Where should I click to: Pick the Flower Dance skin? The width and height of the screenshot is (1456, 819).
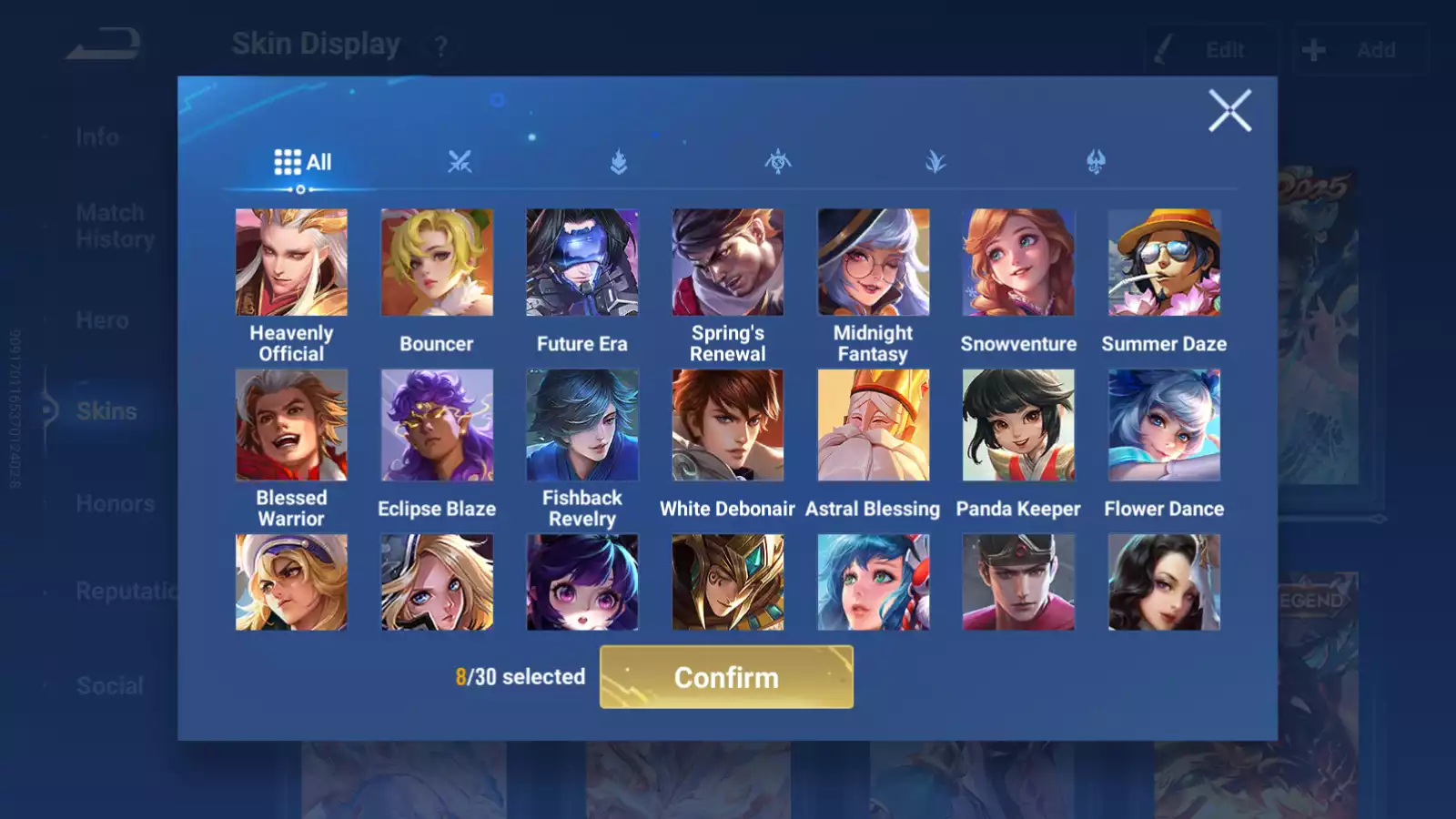[x=1164, y=425]
